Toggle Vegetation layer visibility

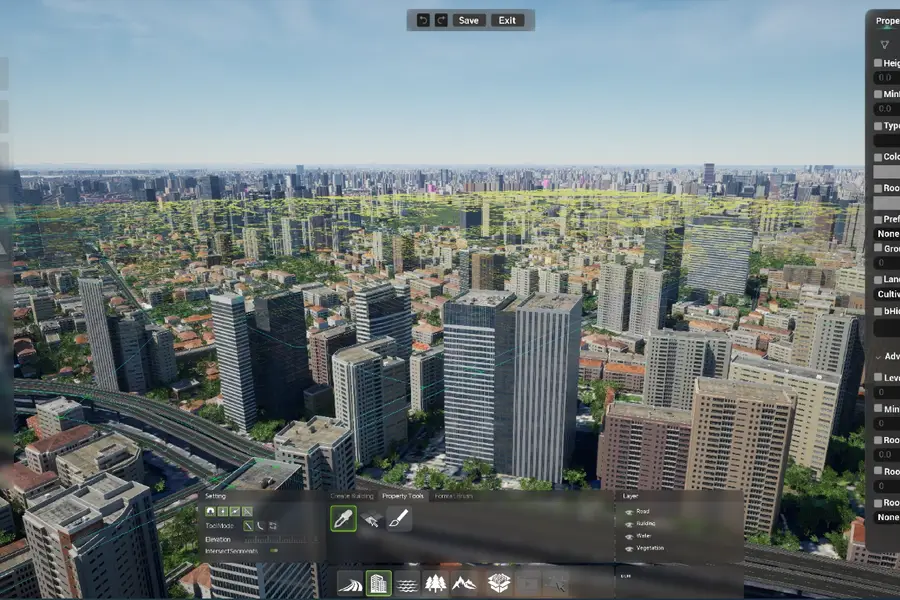(628, 547)
